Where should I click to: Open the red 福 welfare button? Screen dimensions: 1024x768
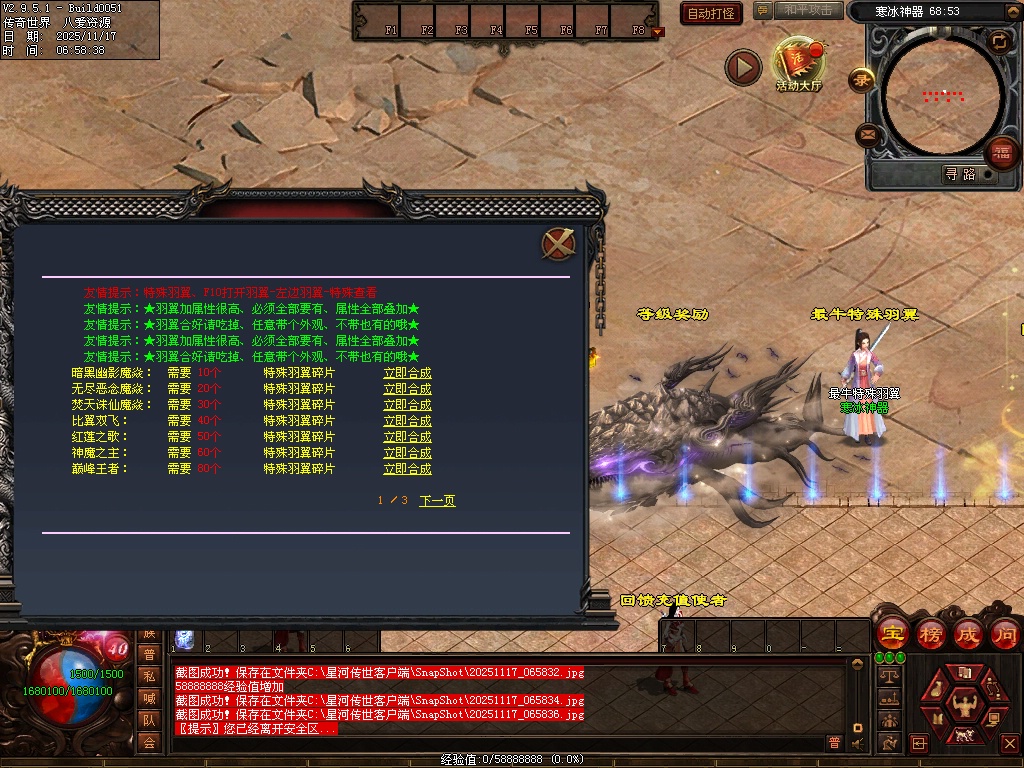1001,153
